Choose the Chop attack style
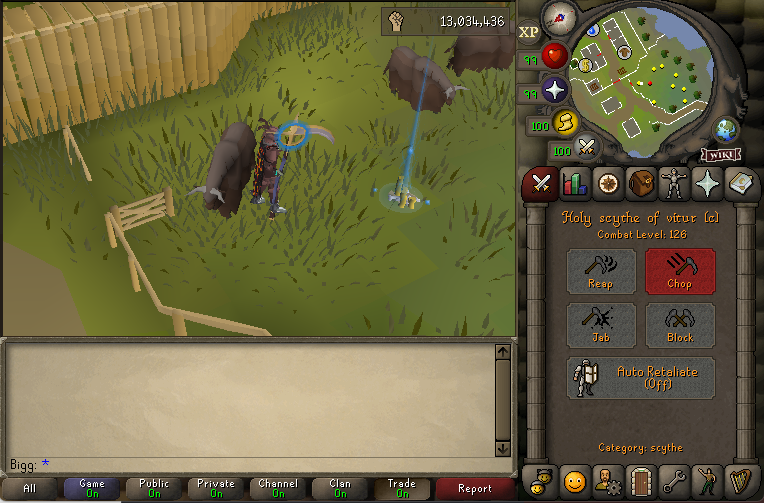 680,271
